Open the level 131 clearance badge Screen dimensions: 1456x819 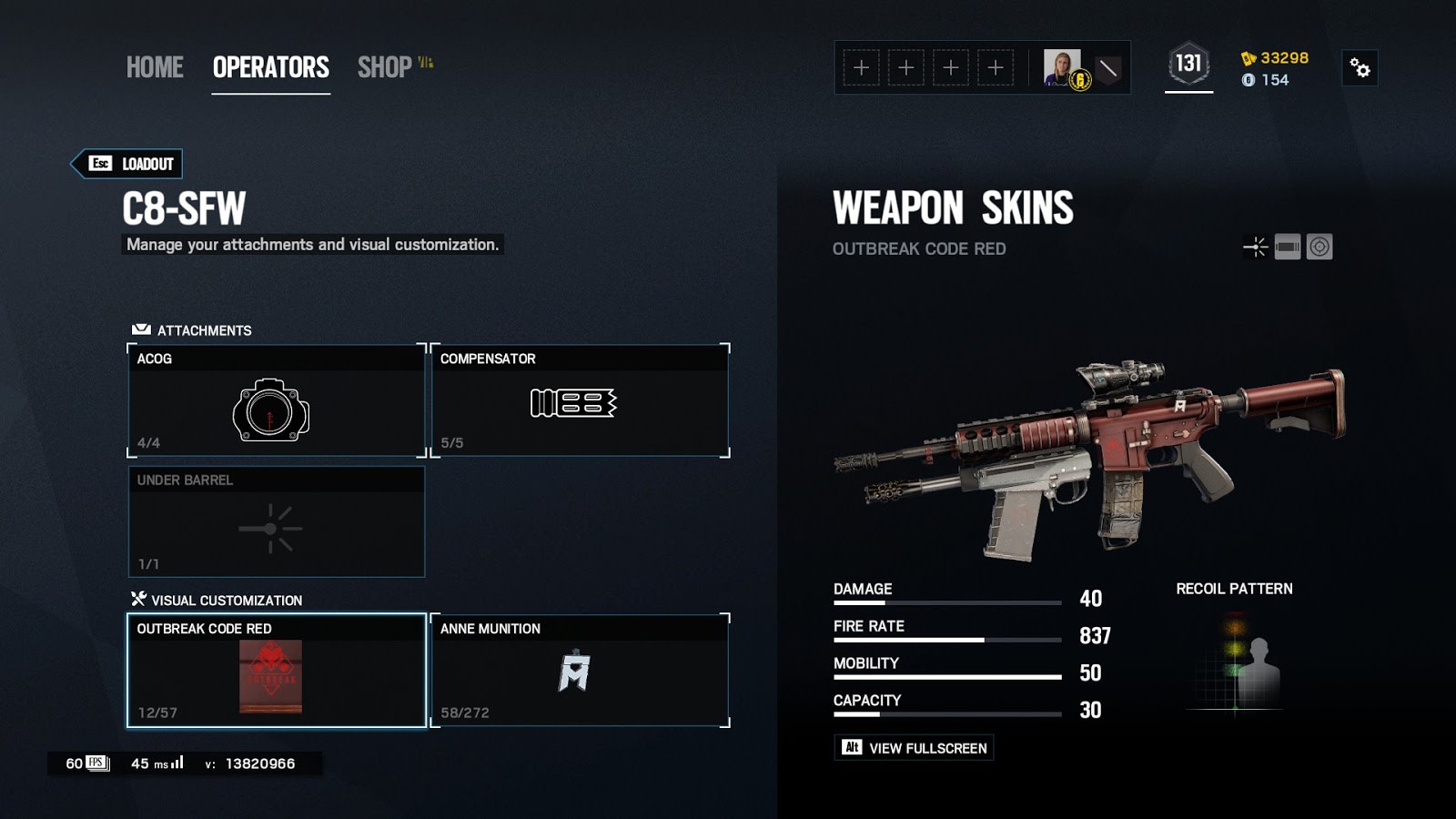pos(1188,64)
